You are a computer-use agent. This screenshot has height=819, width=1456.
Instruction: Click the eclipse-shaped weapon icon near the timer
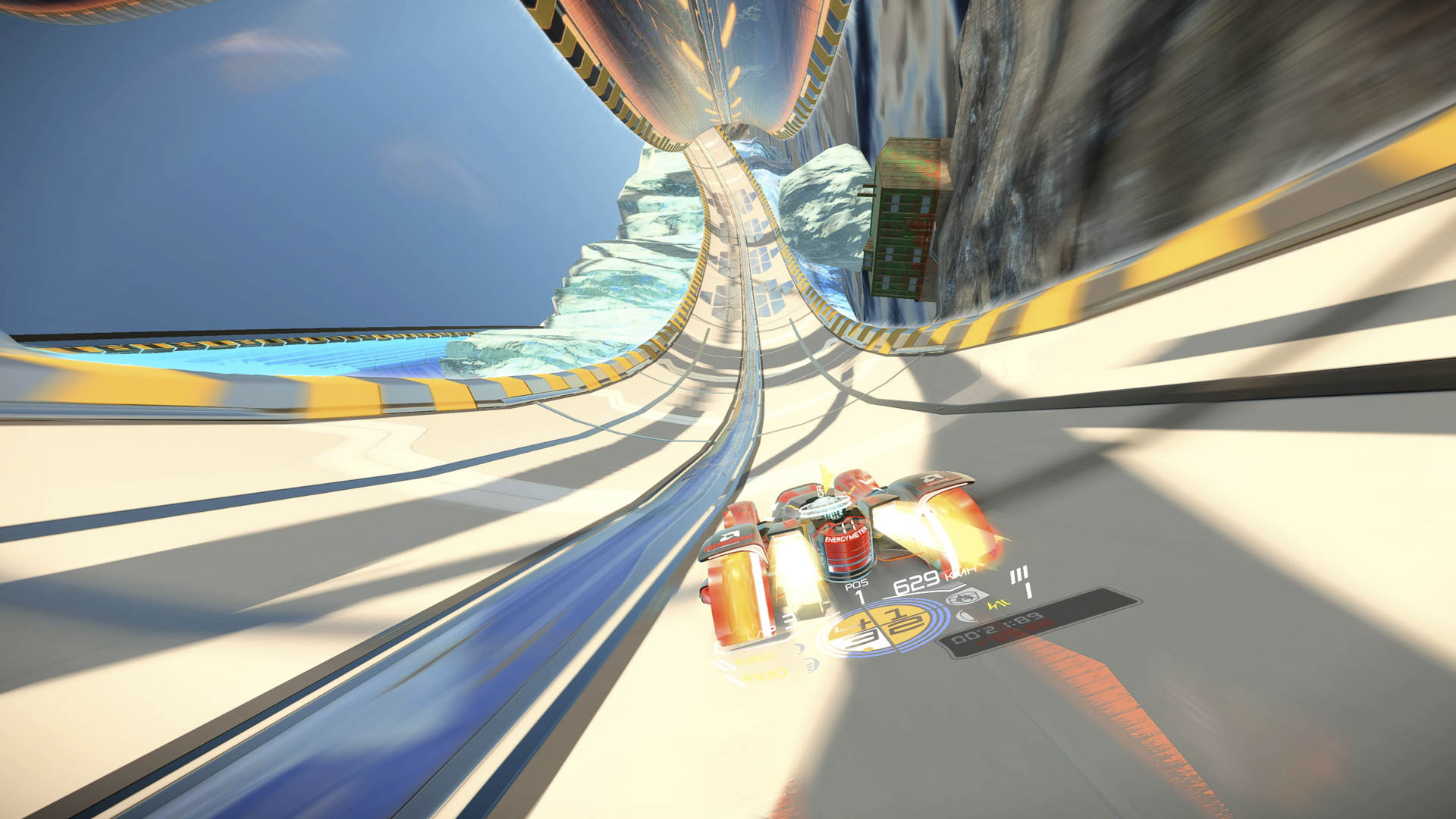(x=965, y=615)
